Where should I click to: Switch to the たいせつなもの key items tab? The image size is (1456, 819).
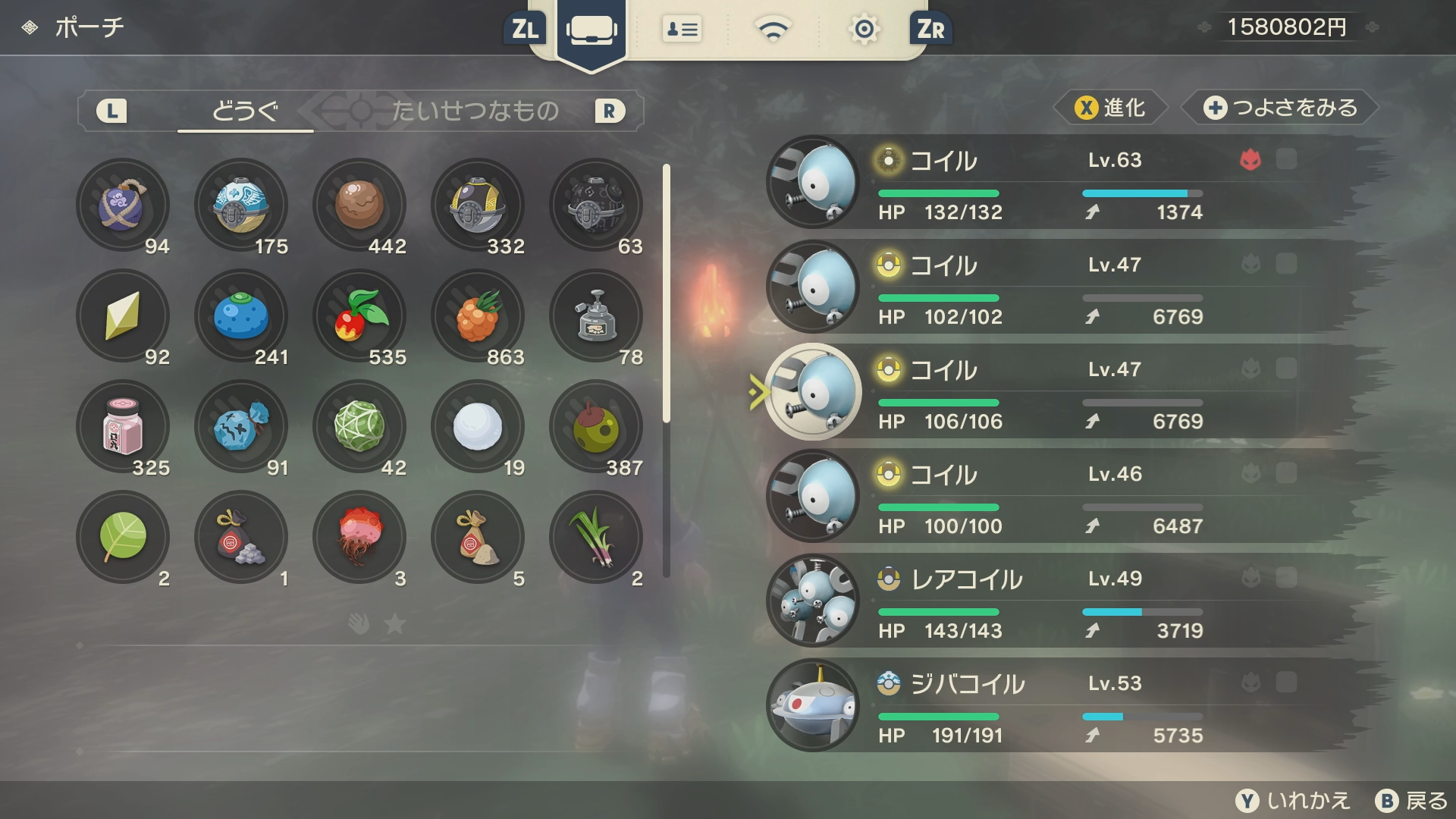pyautogui.click(x=475, y=111)
